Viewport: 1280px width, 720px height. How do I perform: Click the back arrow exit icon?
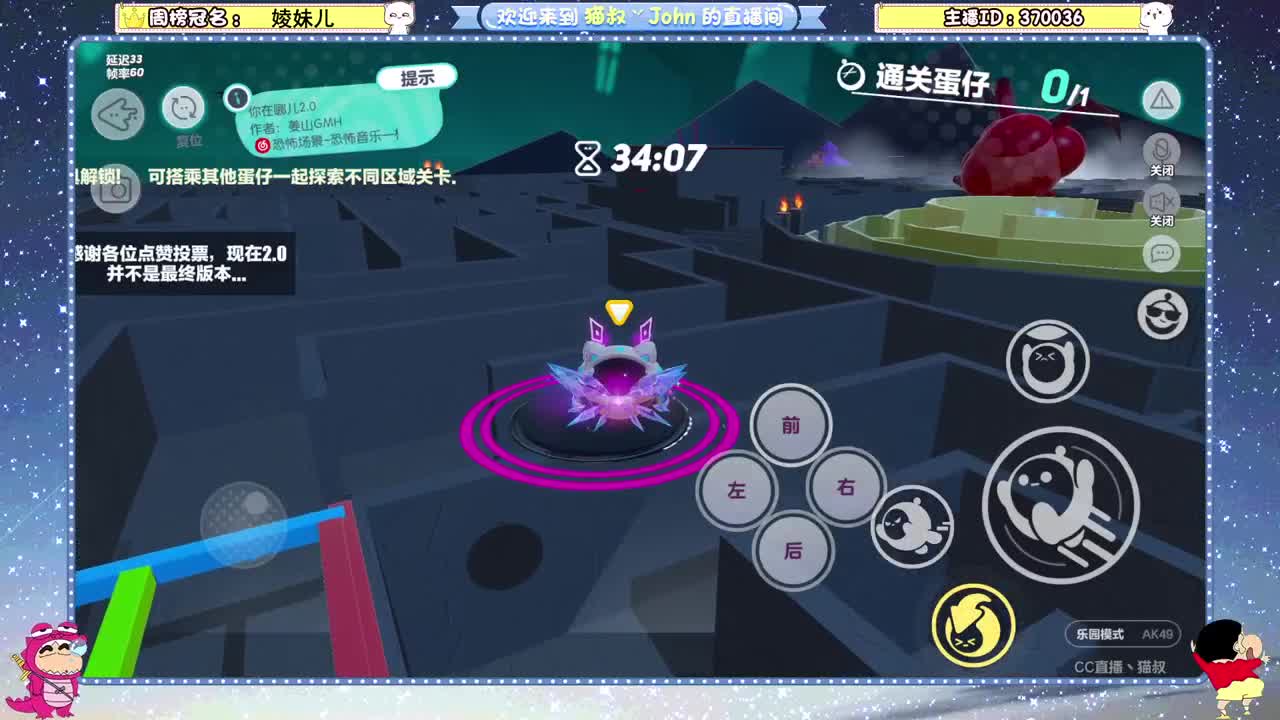pos(117,115)
